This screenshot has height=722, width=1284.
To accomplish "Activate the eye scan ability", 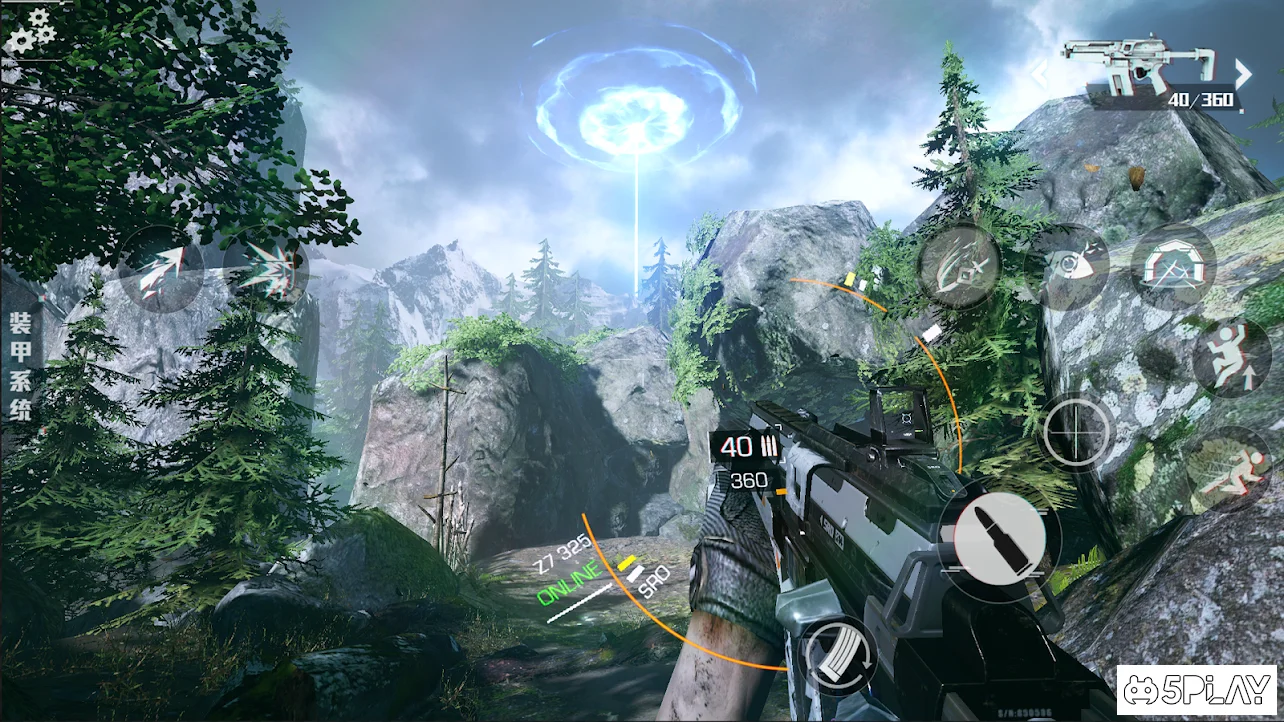I will 1066,266.
